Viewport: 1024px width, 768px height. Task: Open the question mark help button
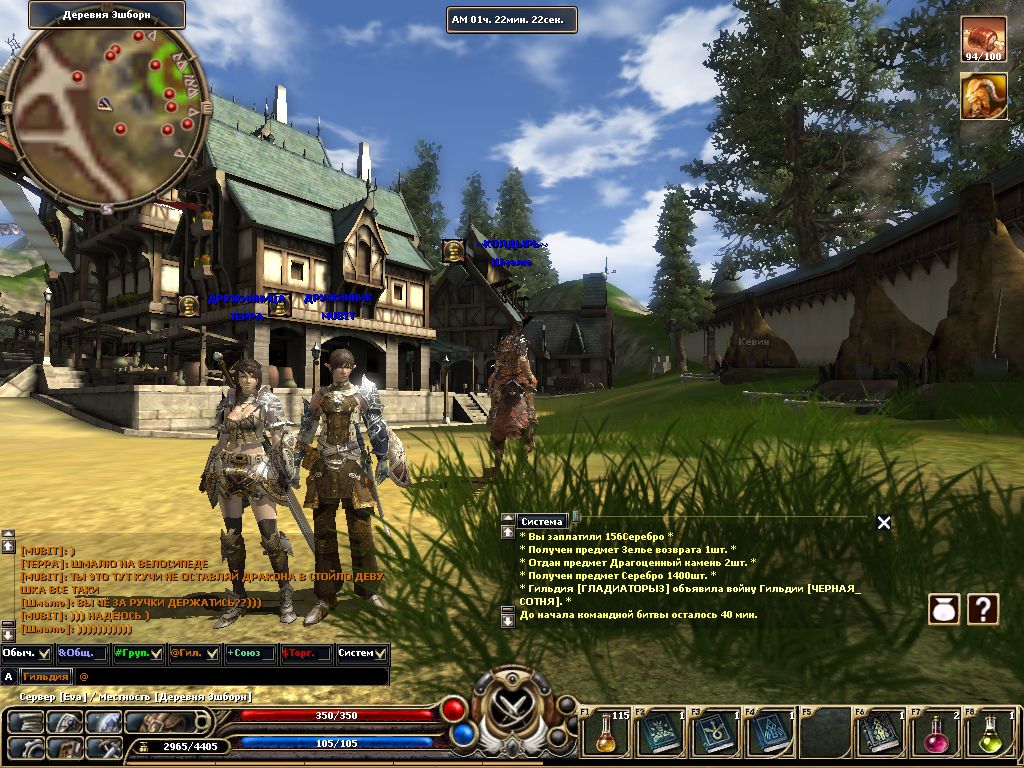(x=983, y=608)
